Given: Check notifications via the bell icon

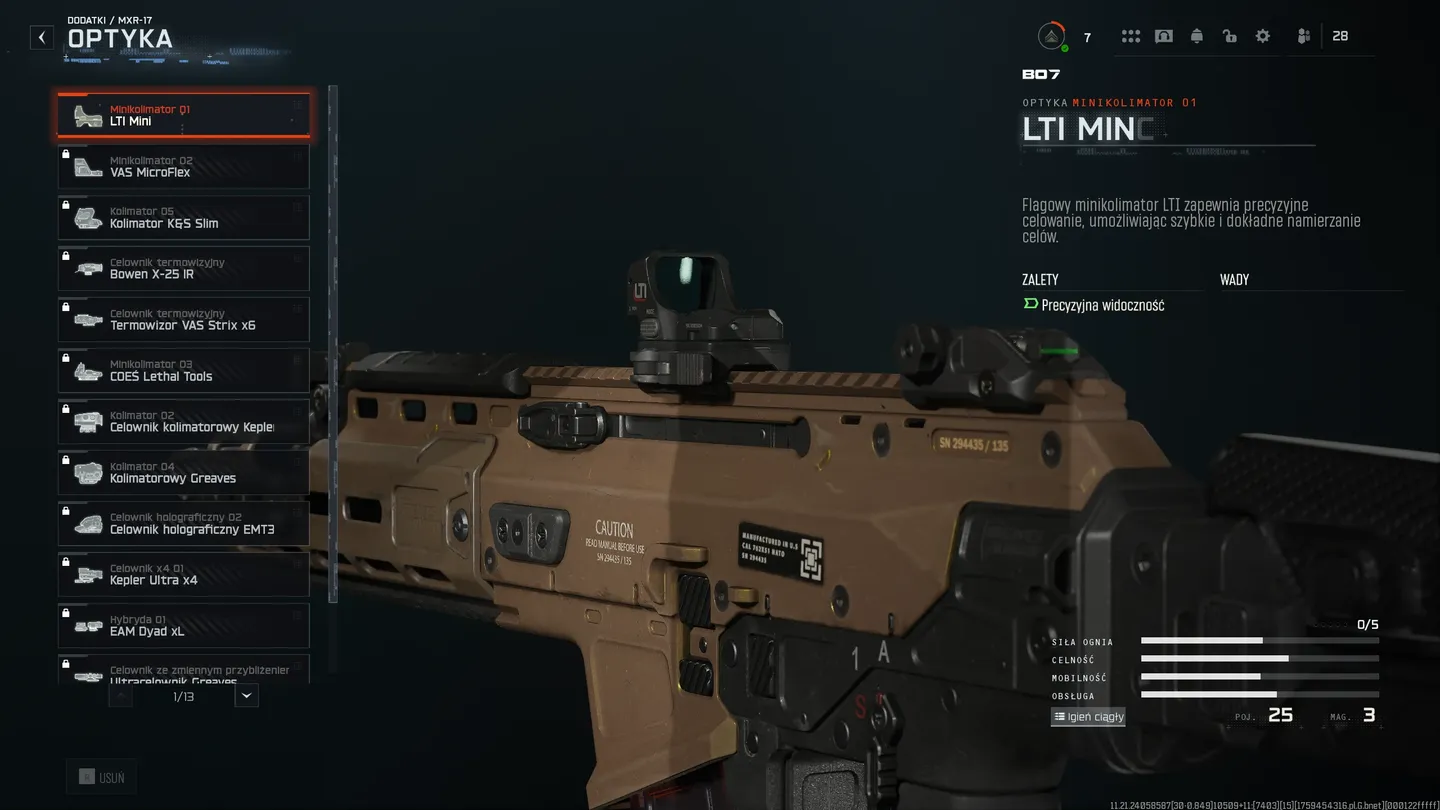Looking at the screenshot, I should pos(1197,35).
